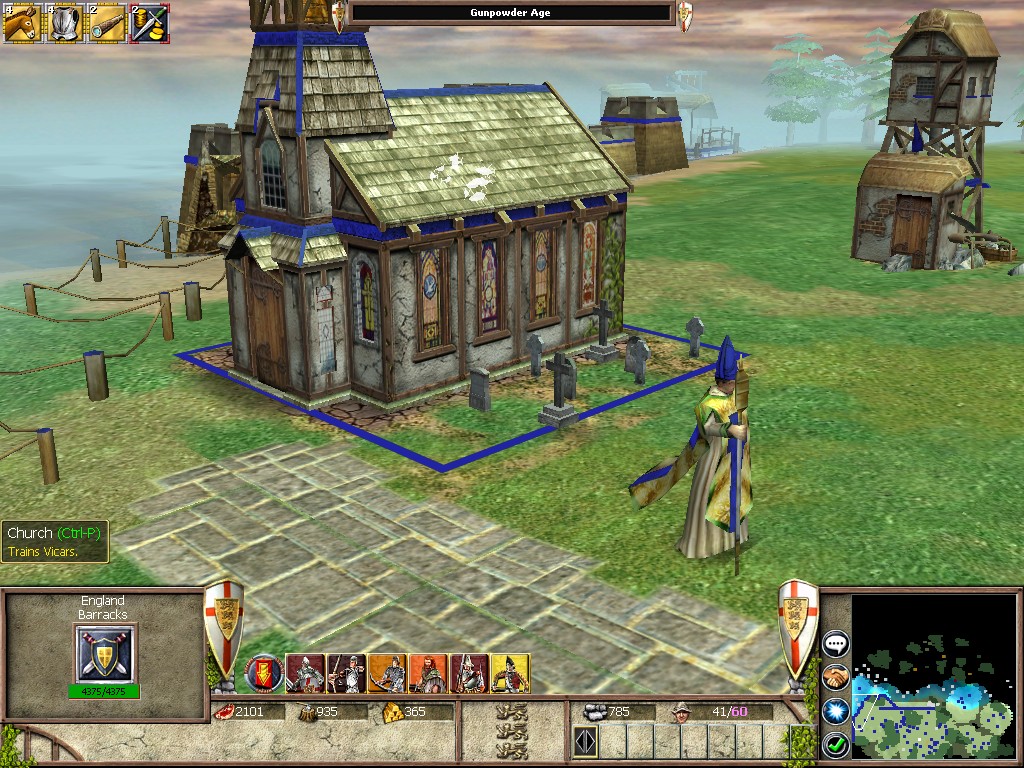This screenshot has height=768, width=1024.
Task: Open the spyglass telescope icon
Action: [x=107, y=22]
